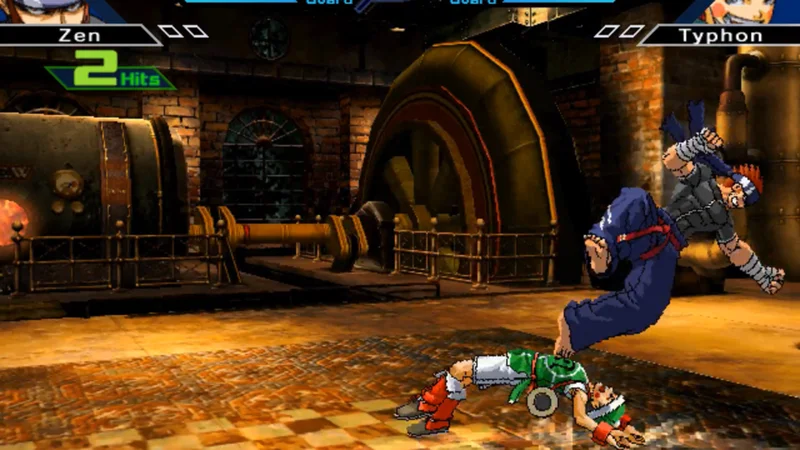The height and width of the screenshot is (450, 800).
Task: Select the Zen name plate
Action: (78, 35)
